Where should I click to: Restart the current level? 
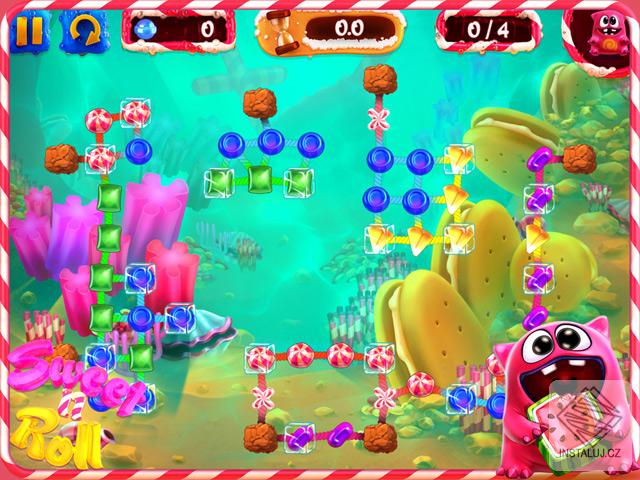[x=84, y=31]
